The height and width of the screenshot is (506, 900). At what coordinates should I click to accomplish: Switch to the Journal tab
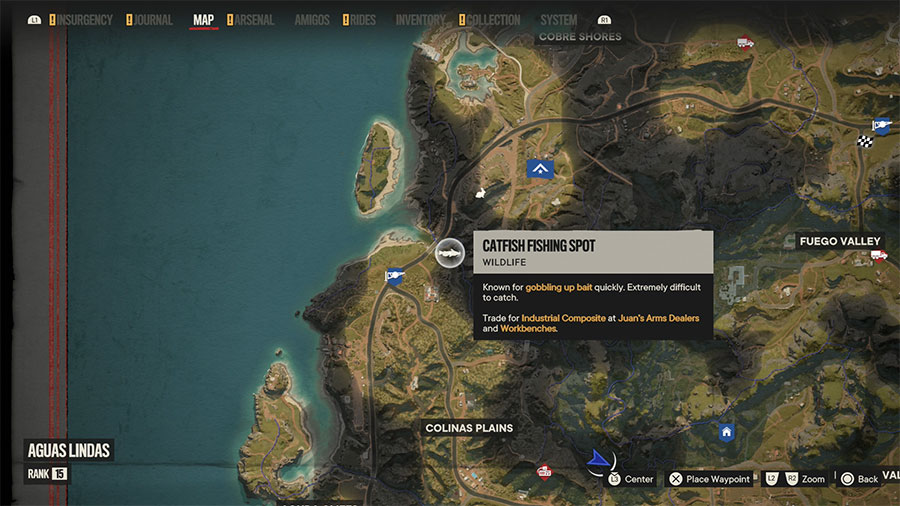(x=151, y=20)
